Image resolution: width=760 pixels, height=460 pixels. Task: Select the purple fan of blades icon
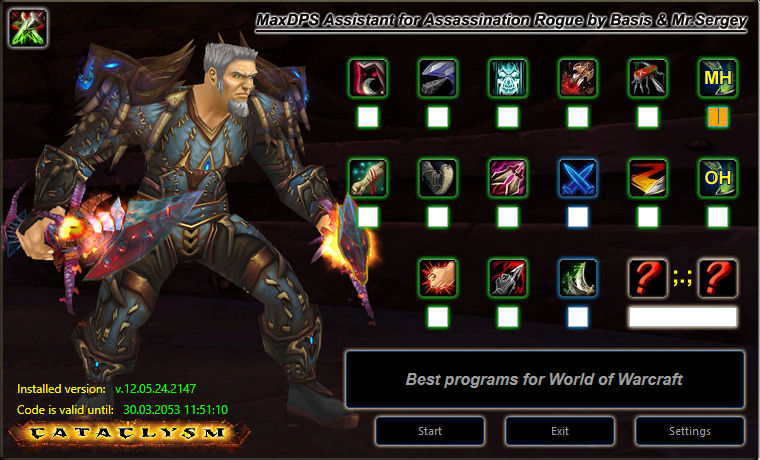click(x=508, y=178)
